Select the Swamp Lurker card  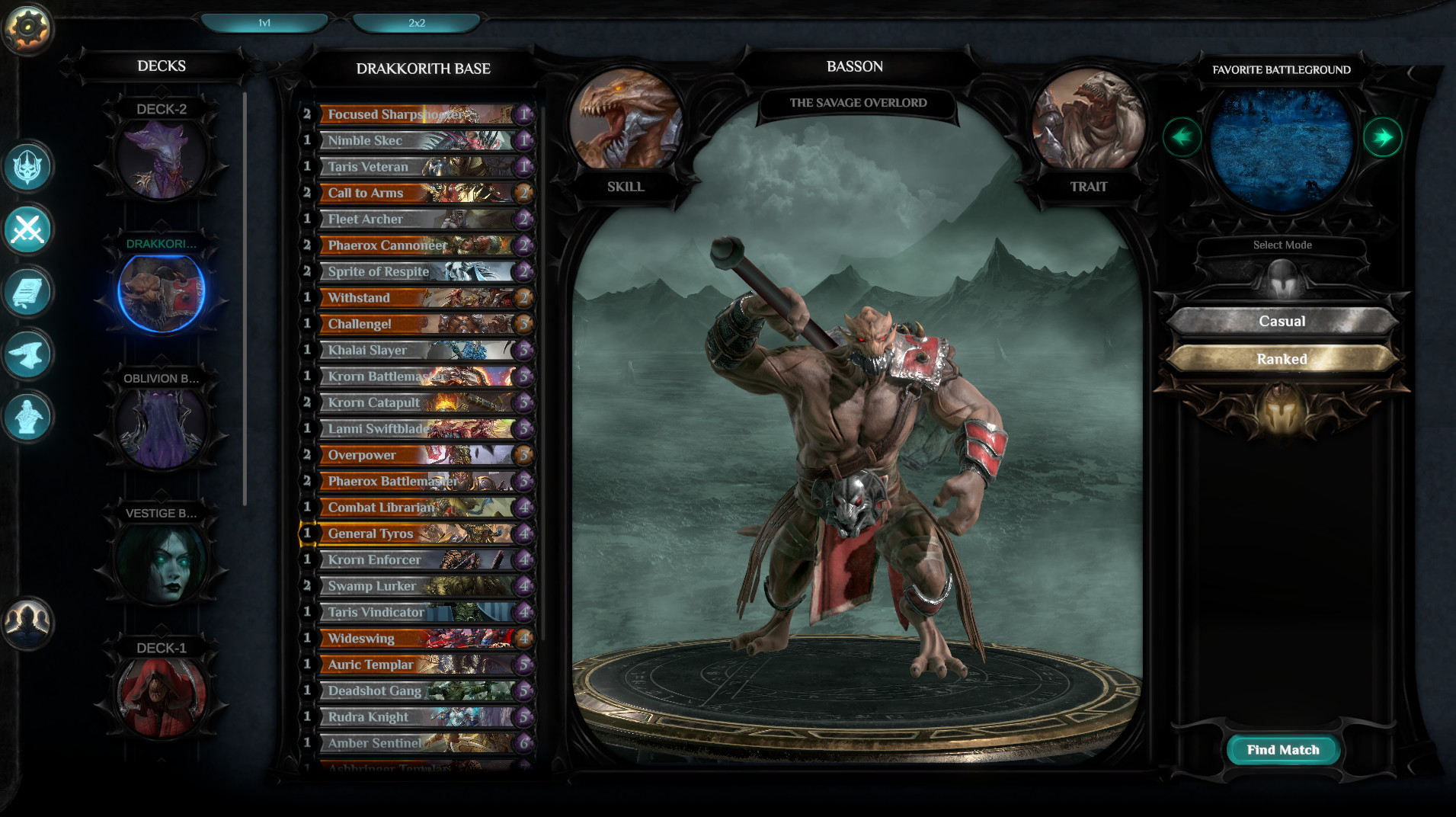coord(418,586)
